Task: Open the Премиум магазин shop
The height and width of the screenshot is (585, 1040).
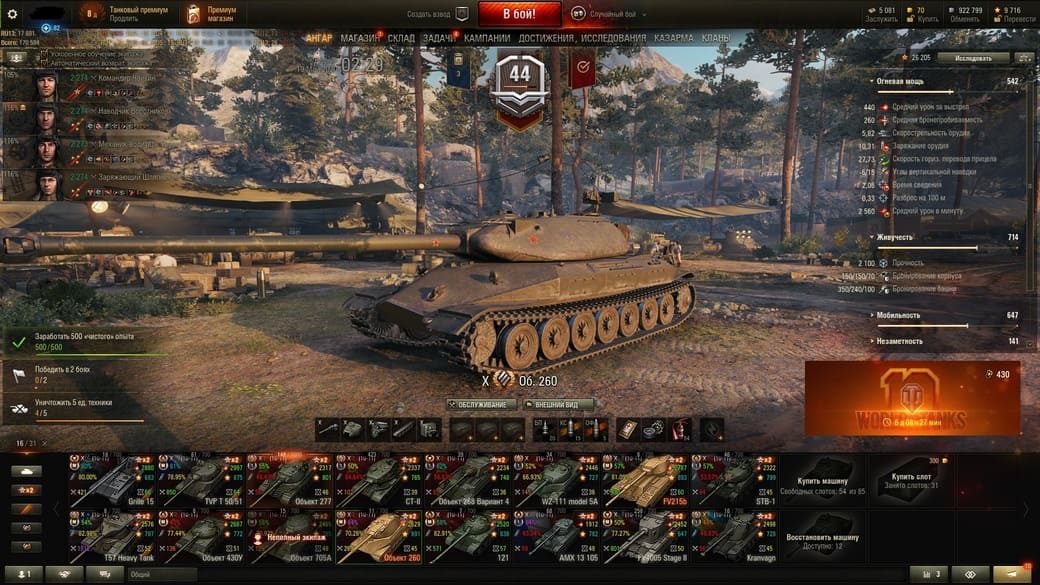Action: pos(206,14)
